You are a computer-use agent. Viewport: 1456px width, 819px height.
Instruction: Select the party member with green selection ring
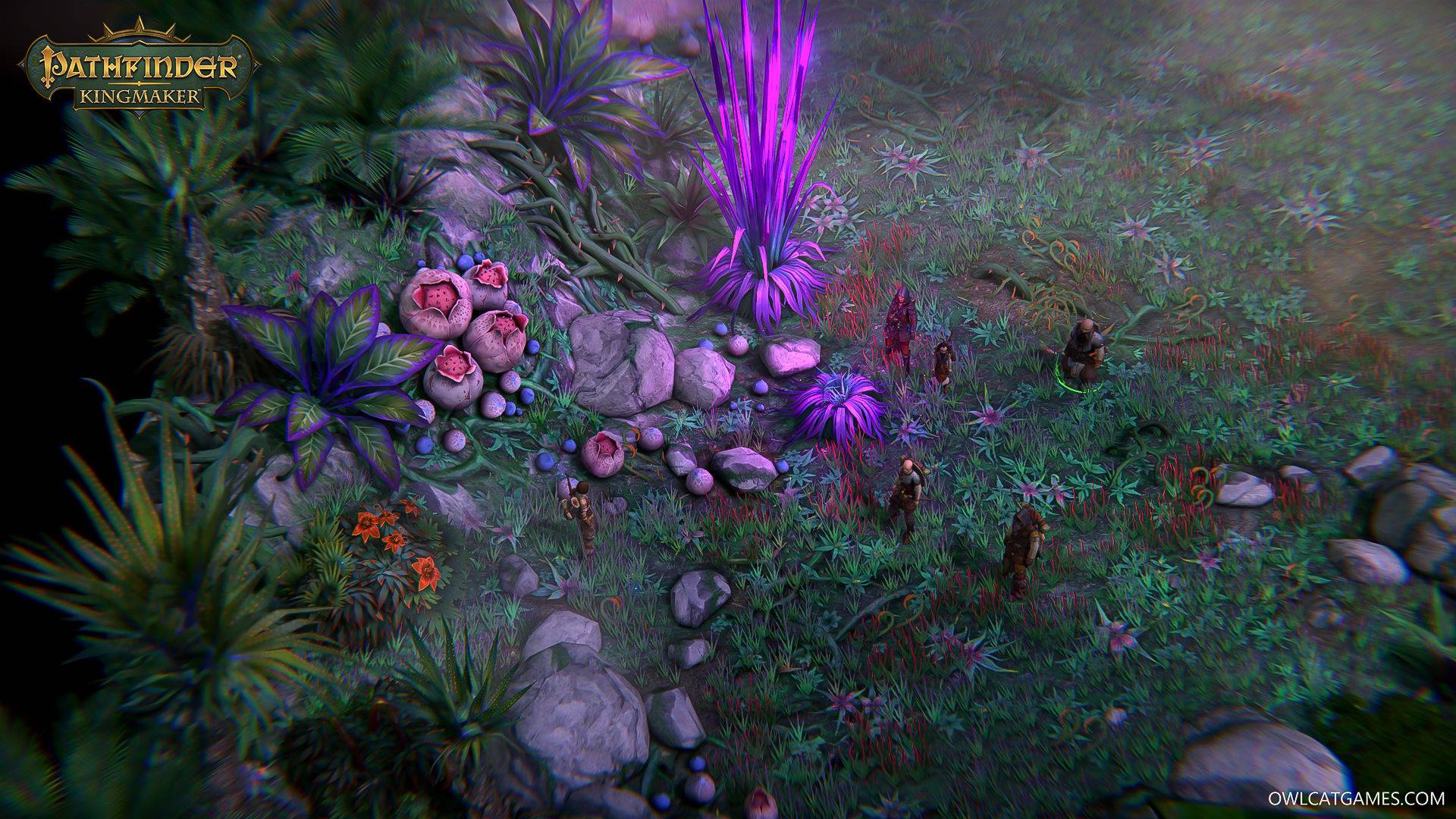(x=1079, y=353)
